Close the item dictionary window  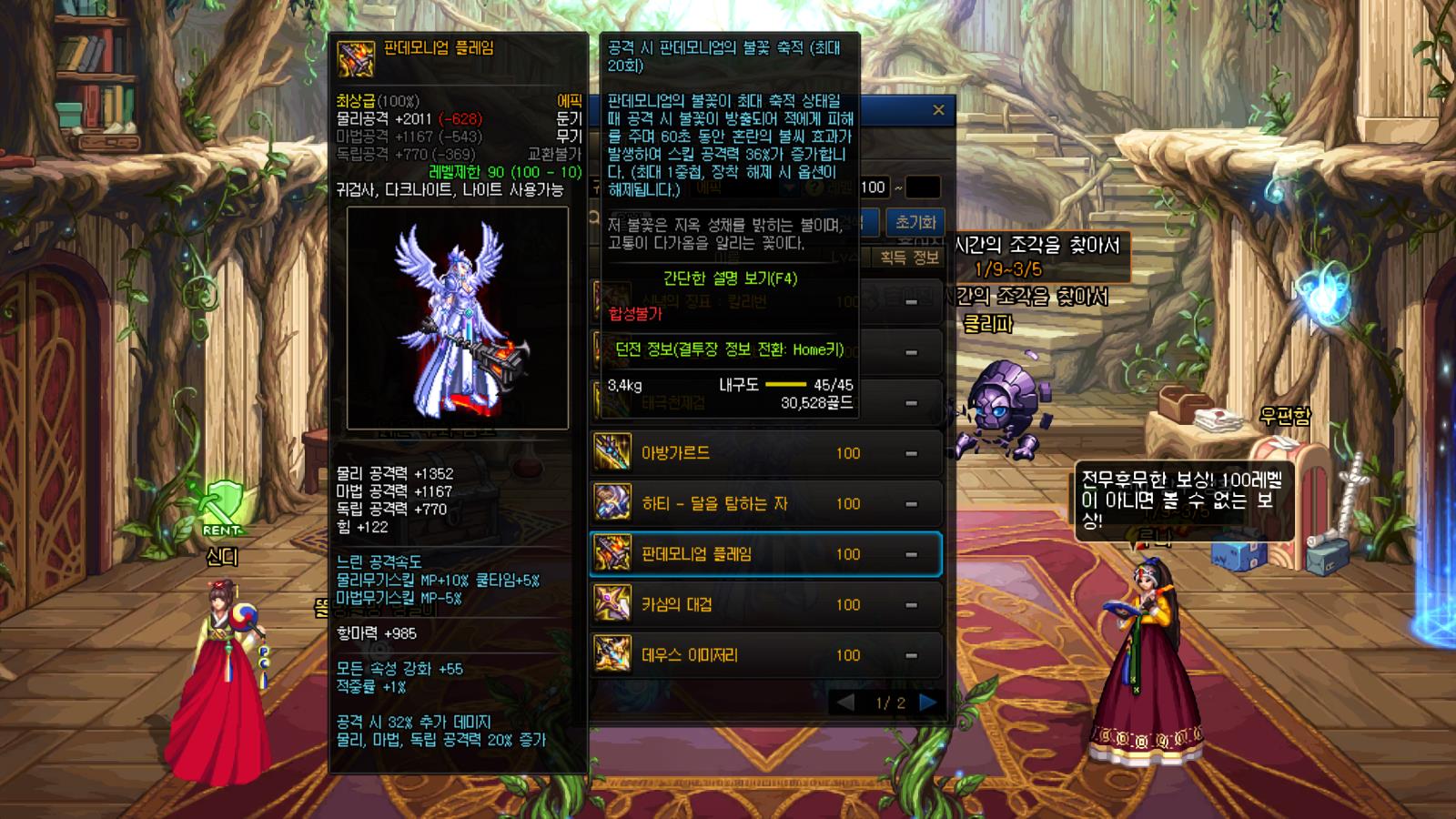click(x=938, y=110)
